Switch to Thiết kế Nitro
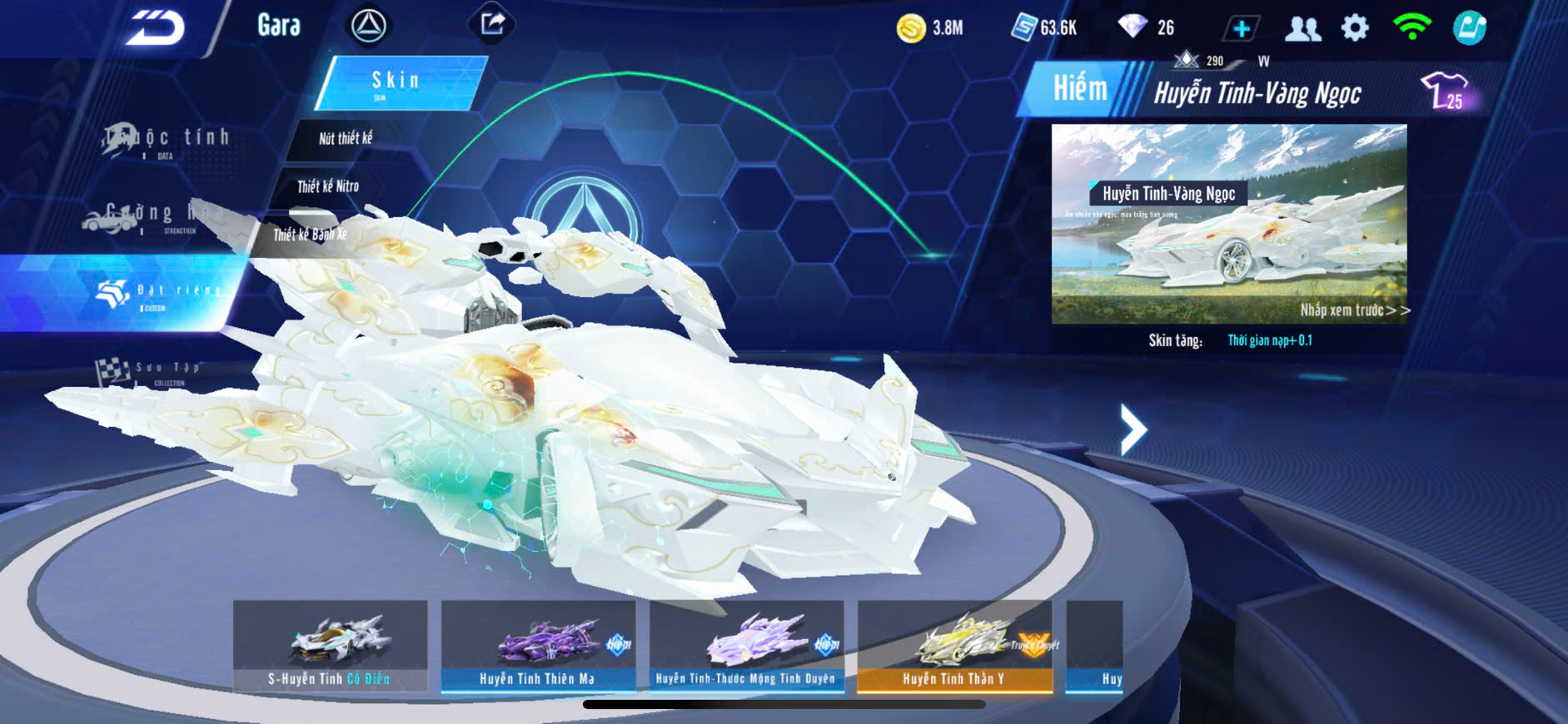Viewport: 1568px width, 724px height. pyautogui.click(x=328, y=186)
